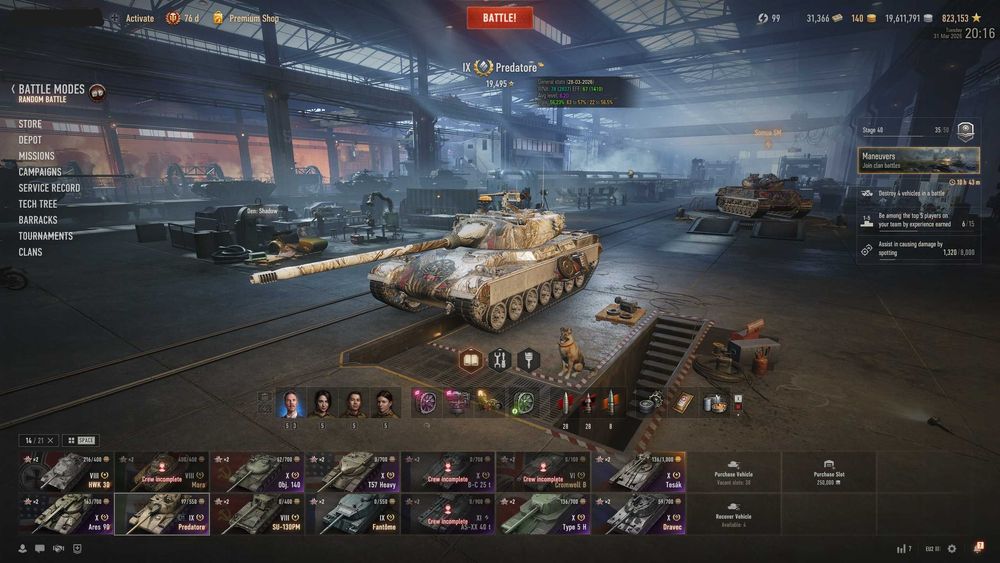Open the Maneuvers clan battles panel

coord(918,160)
